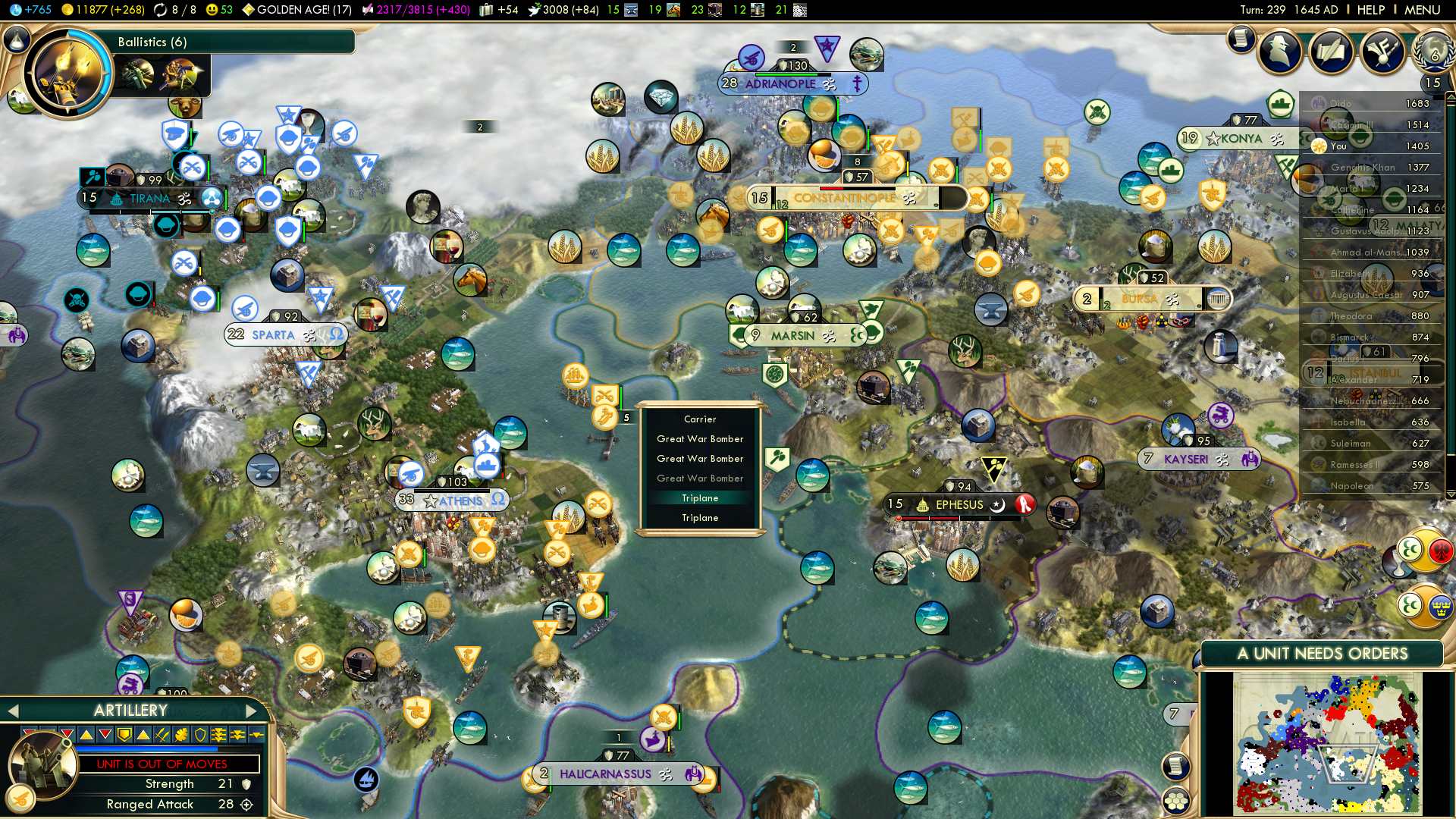
Task: Open the HELP Civilopedia link
Action: point(1370,10)
